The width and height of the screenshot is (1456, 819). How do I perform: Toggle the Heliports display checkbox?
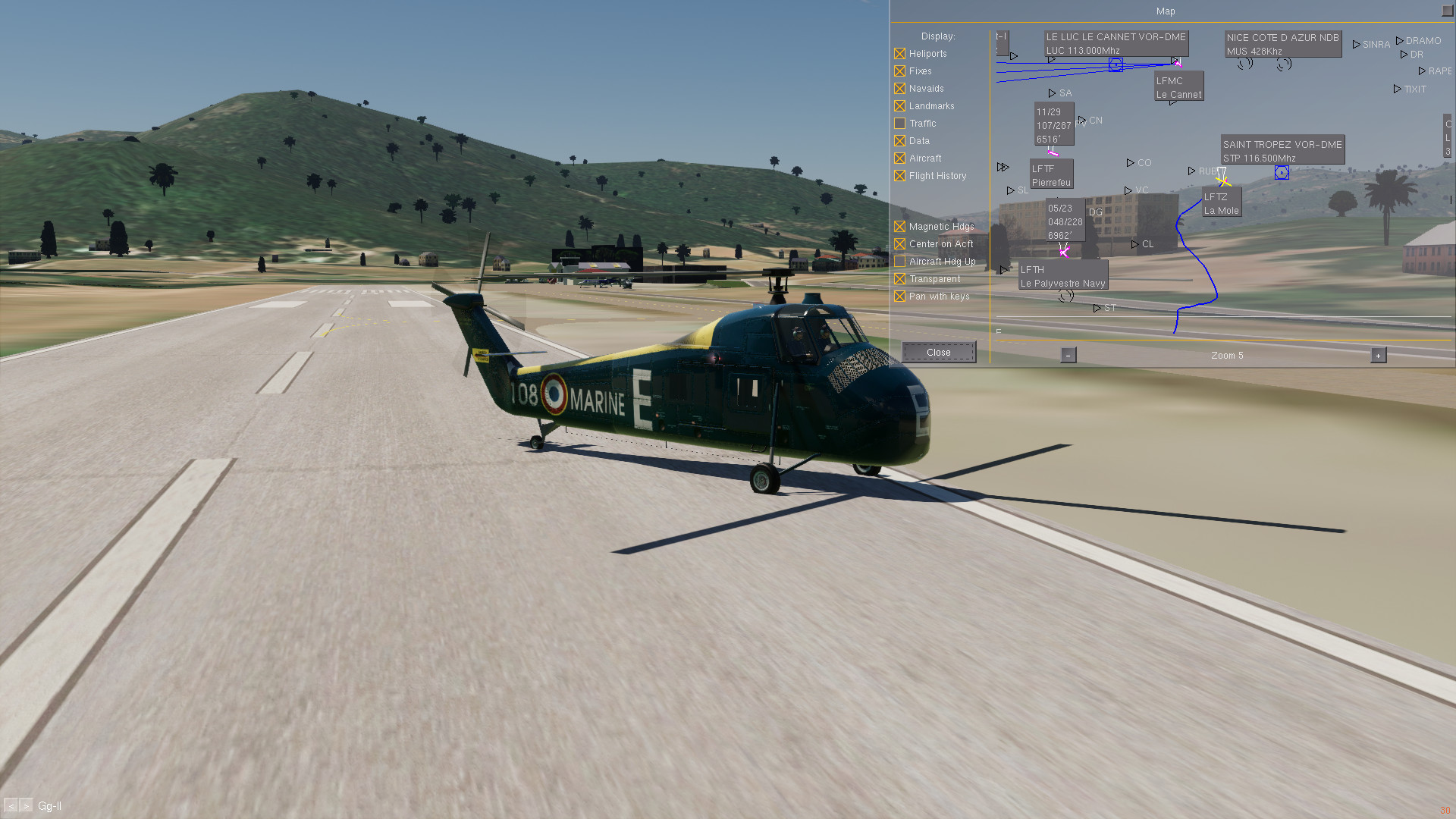pos(899,54)
